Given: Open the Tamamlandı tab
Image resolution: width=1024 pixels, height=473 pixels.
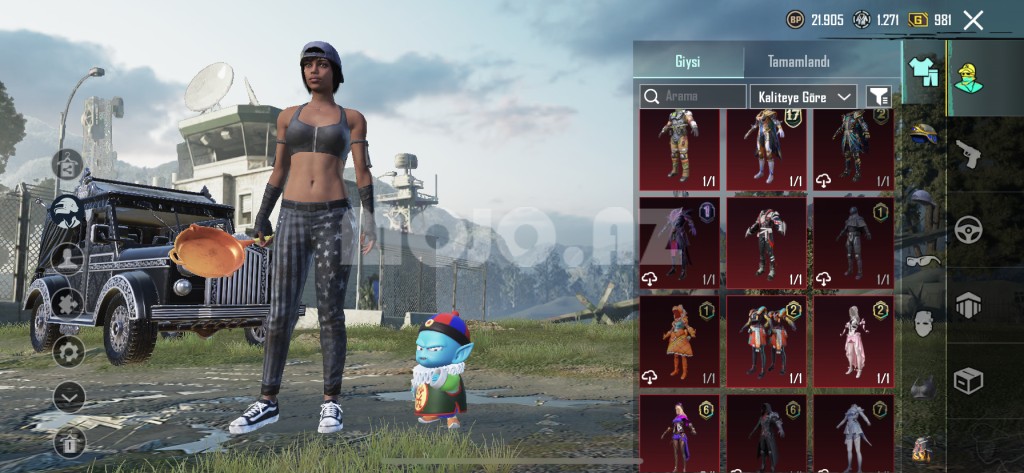Looking at the screenshot, I should [x=798, y=61].
